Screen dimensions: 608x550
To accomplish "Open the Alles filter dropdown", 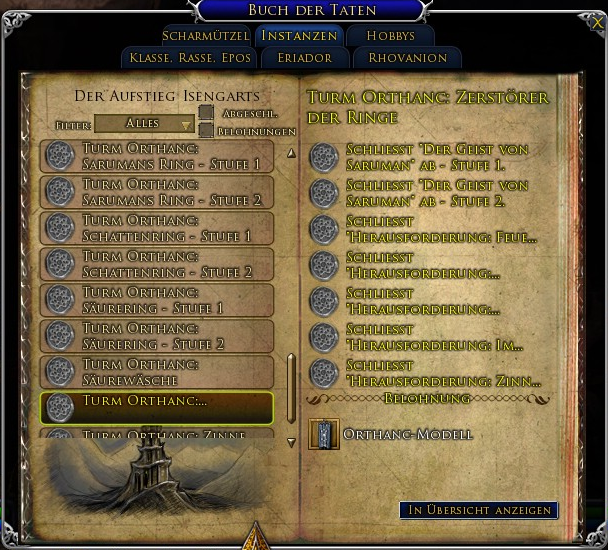I will [x=145, y=124].
